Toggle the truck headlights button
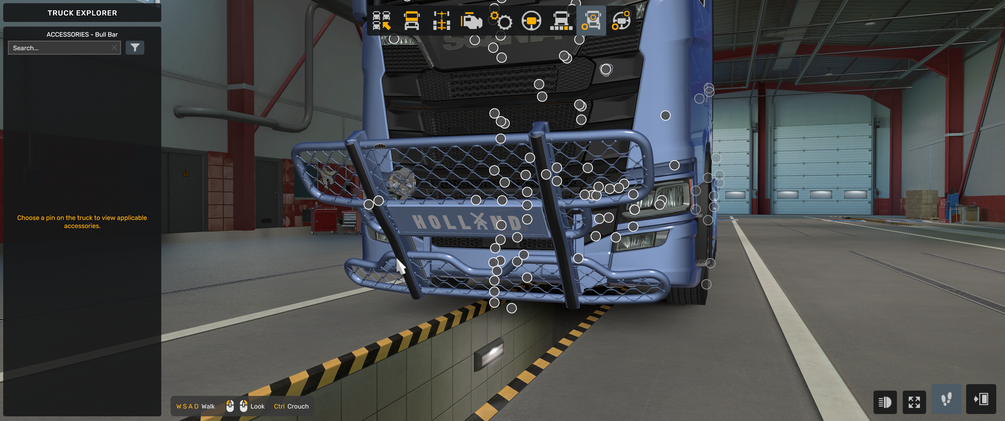1005x421 pixels. [885, 401]
